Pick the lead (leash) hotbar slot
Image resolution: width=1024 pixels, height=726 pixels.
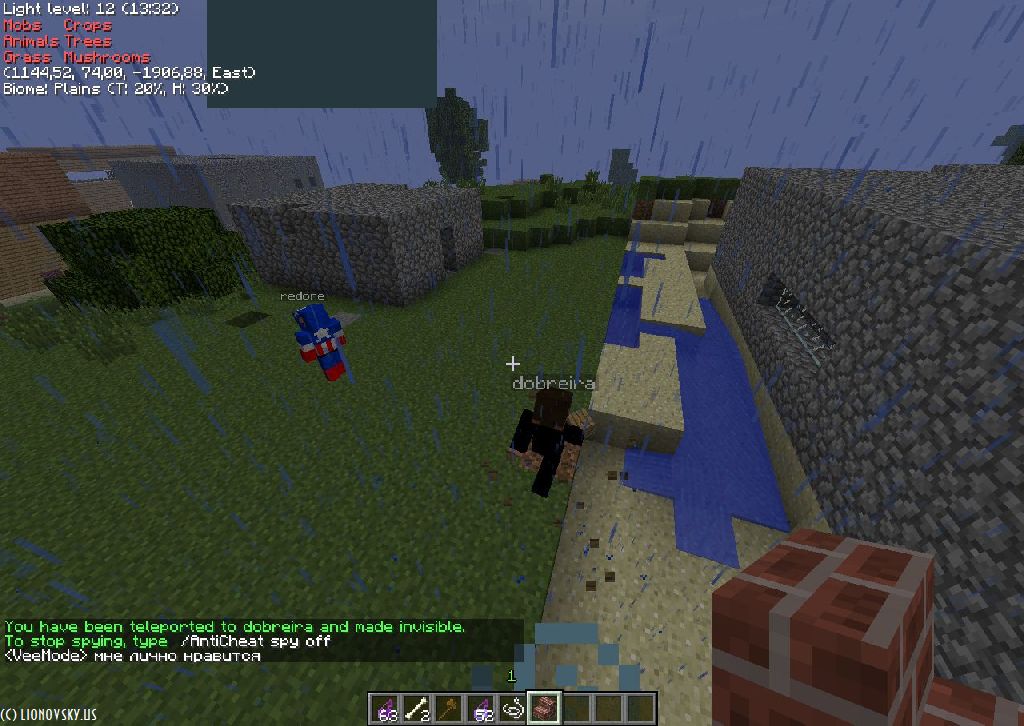513,709
